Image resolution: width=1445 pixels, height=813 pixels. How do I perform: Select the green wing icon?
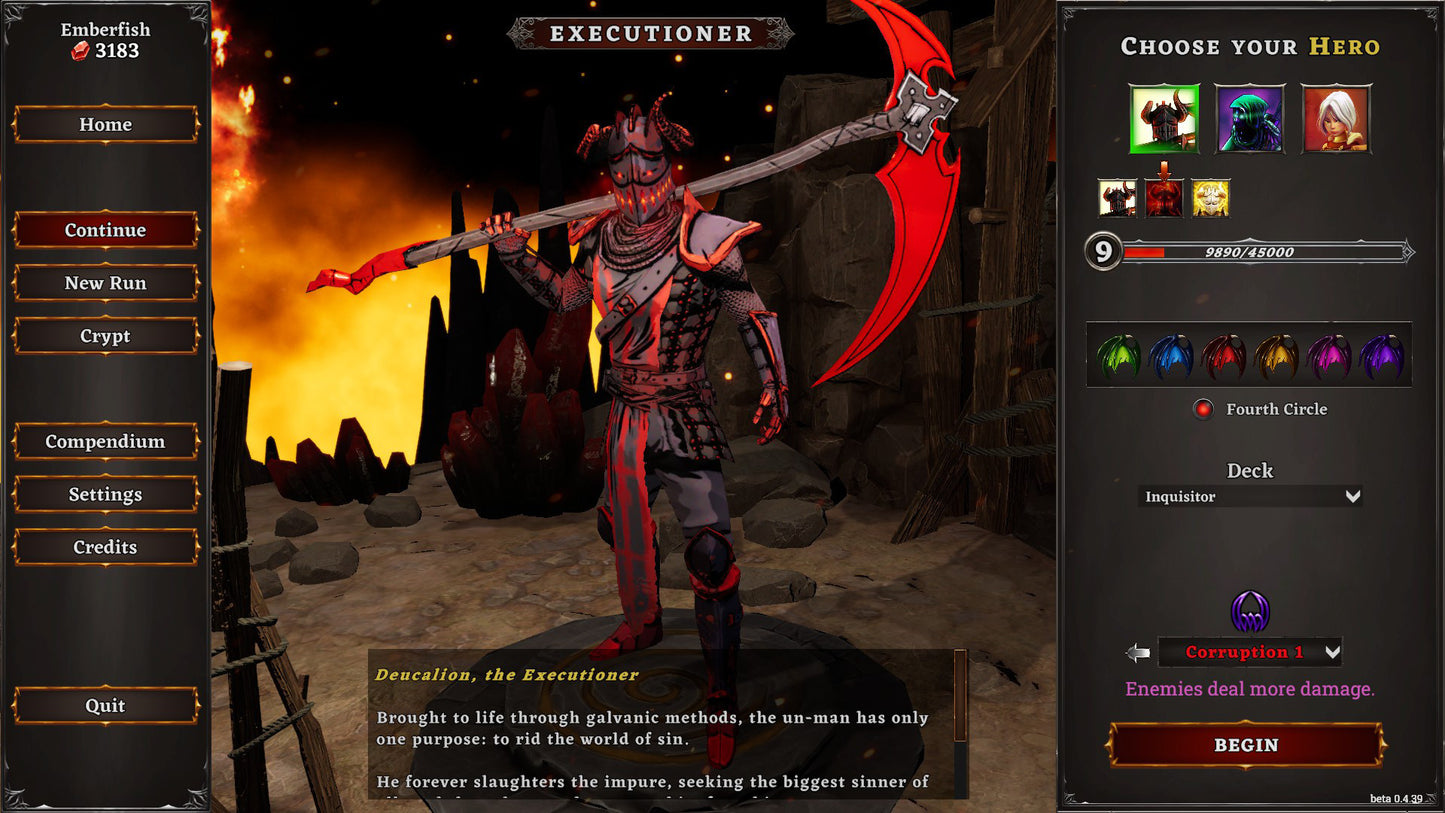tap(1118, 356)
